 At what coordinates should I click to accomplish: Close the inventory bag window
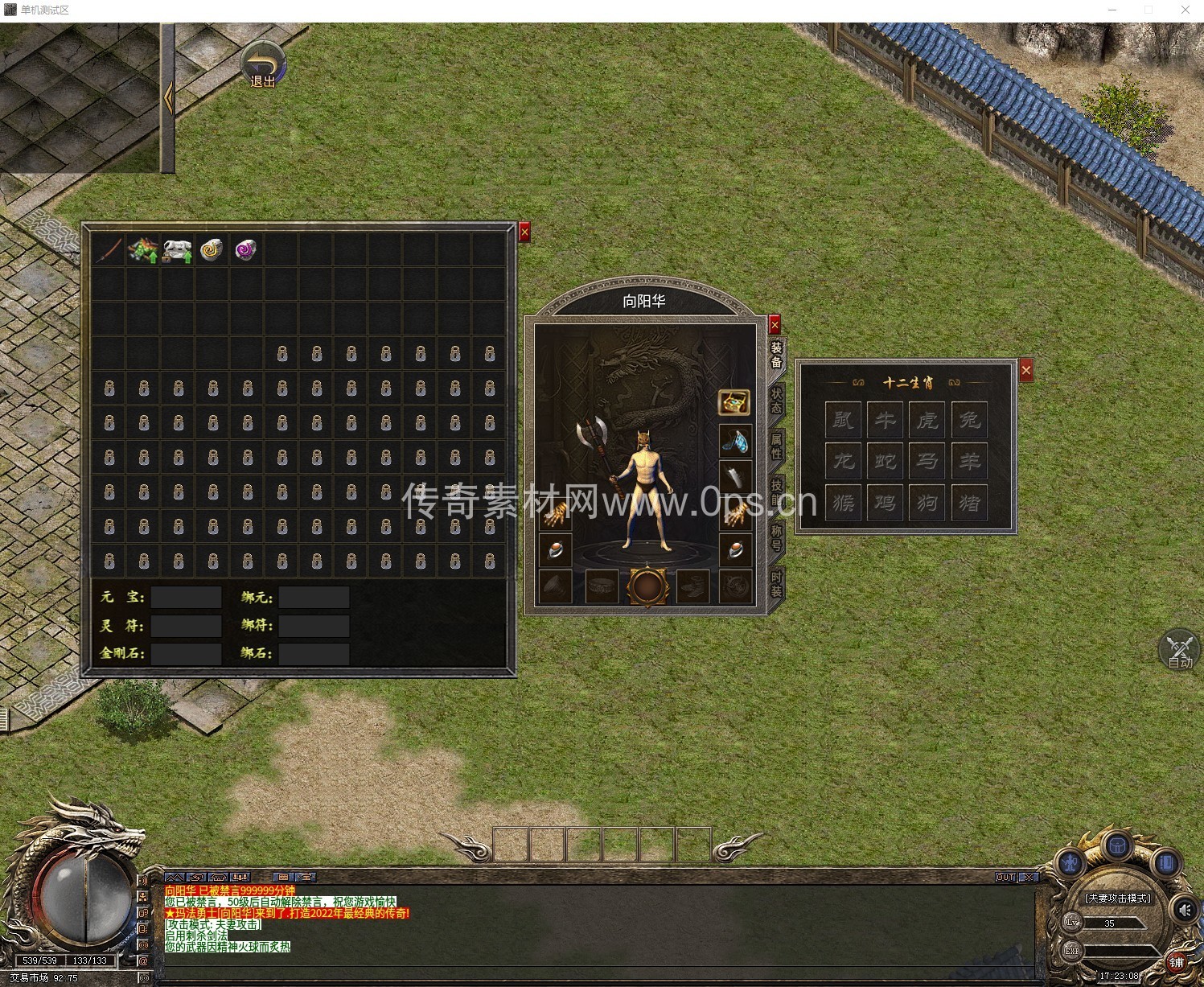pos(524,232)
